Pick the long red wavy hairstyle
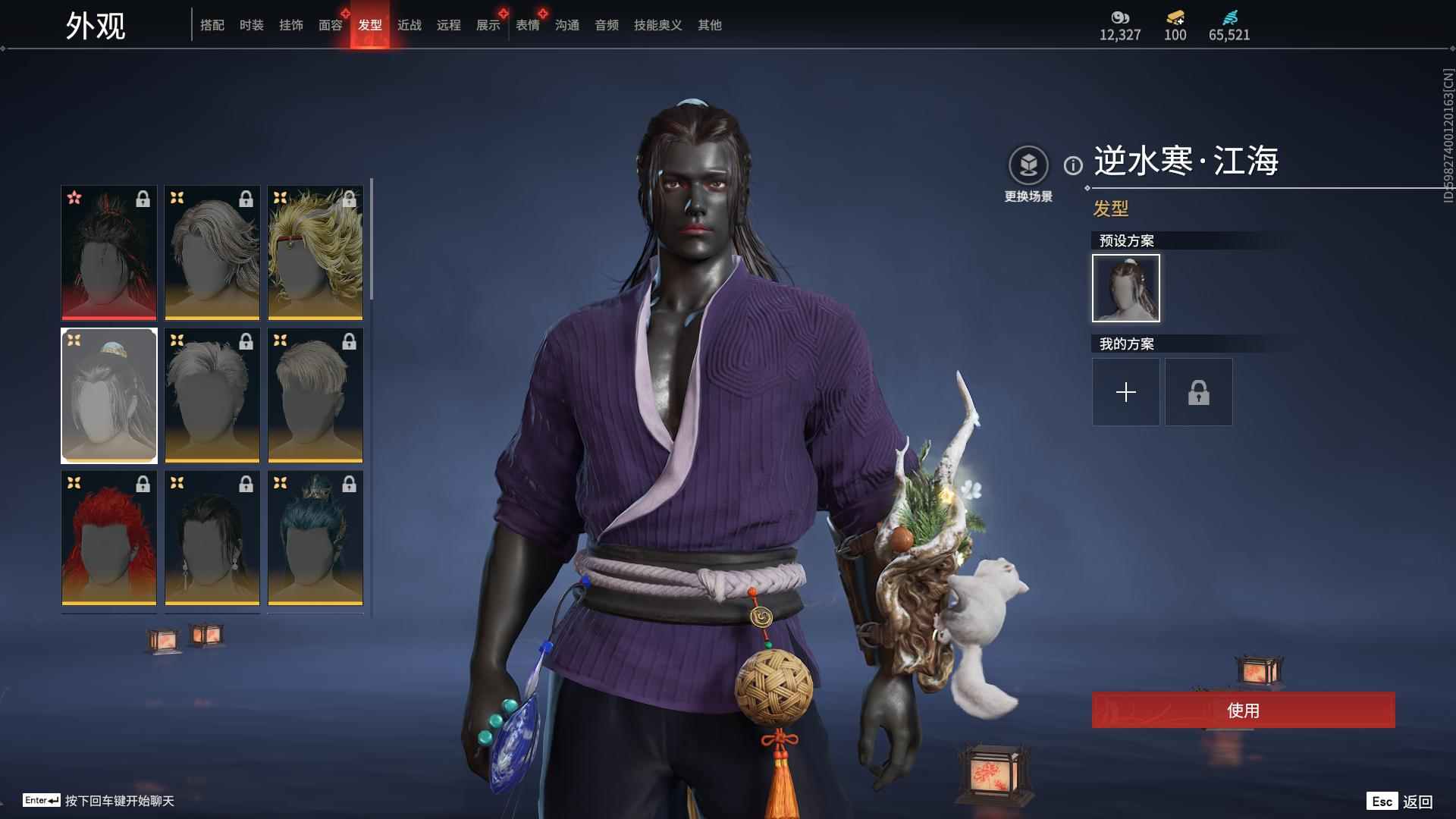This screenshot has height=819, width=1456. pyautogui.click(x=109, y=538)
